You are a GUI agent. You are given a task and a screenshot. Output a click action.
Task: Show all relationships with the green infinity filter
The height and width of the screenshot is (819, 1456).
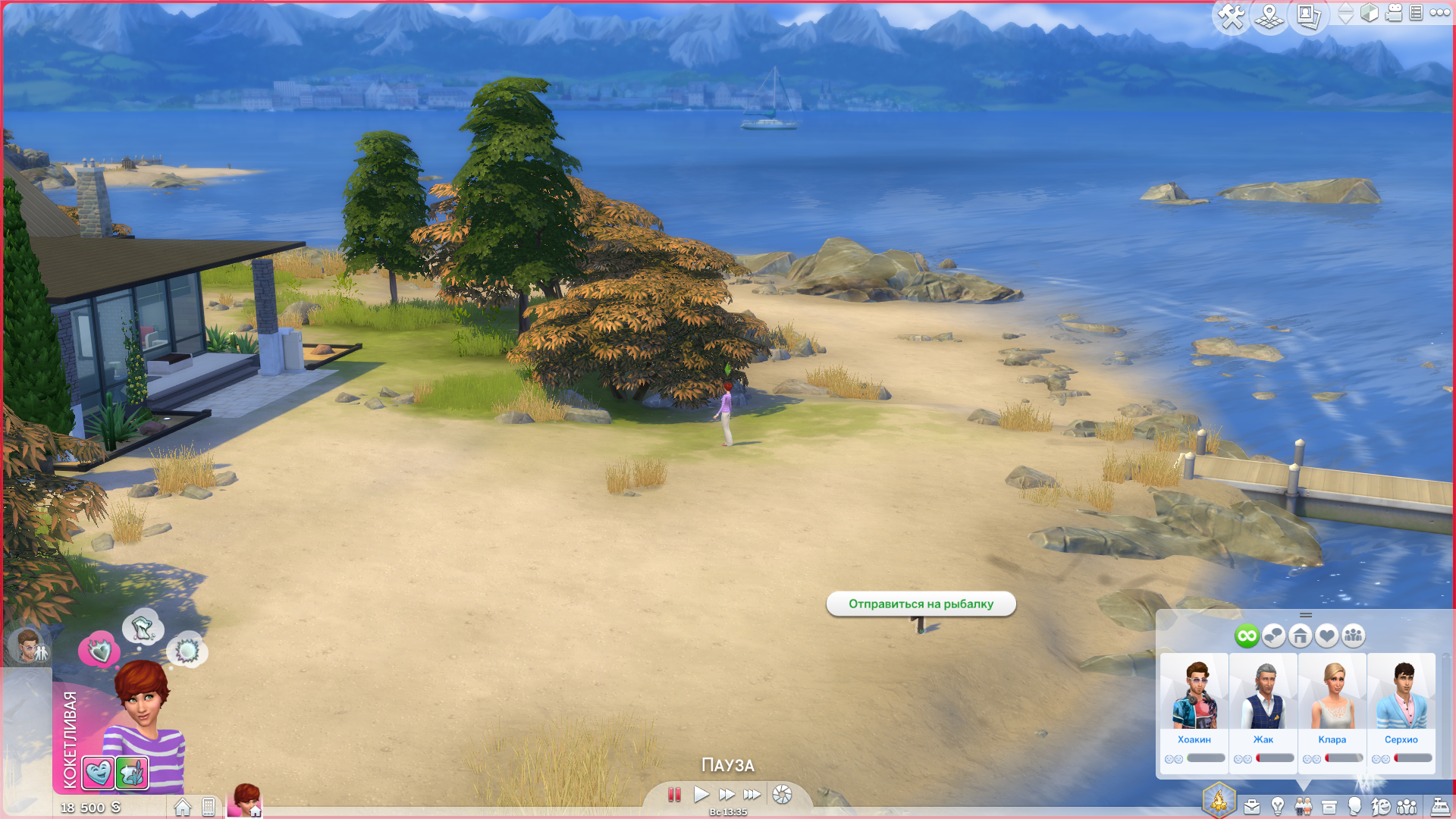pyautogui.click(x=1246, y=635)
